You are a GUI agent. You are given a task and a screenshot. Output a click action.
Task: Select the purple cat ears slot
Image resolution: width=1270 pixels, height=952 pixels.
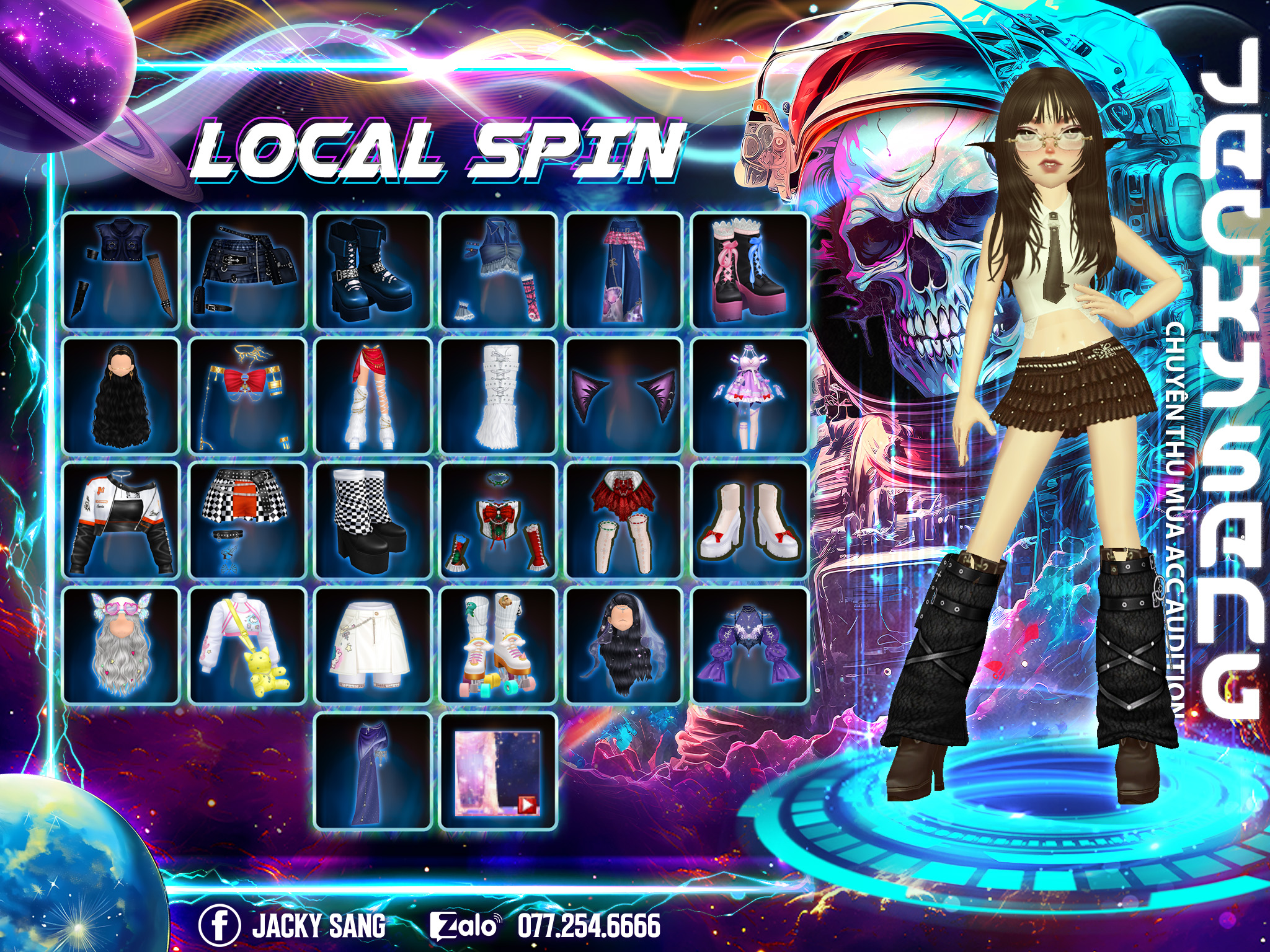624,396
